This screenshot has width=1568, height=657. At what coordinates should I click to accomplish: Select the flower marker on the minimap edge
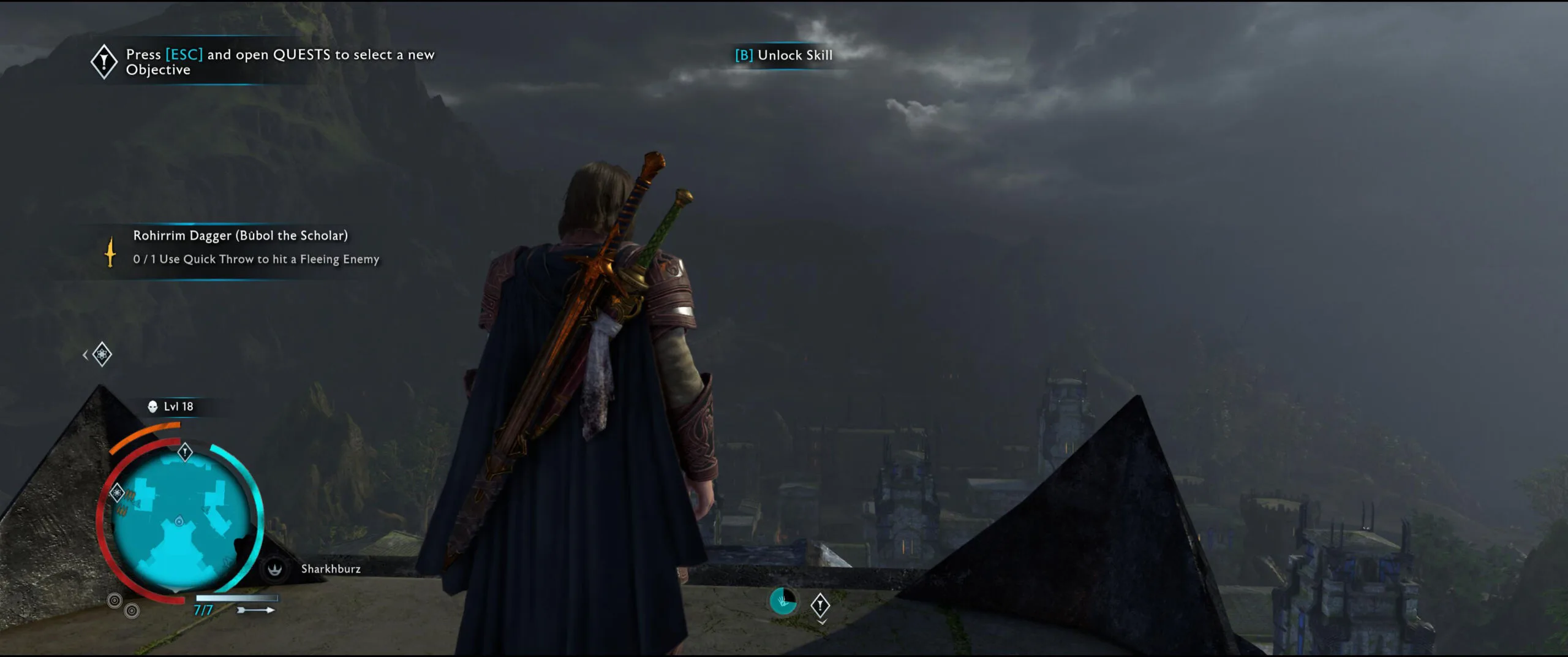click(116, 492)
